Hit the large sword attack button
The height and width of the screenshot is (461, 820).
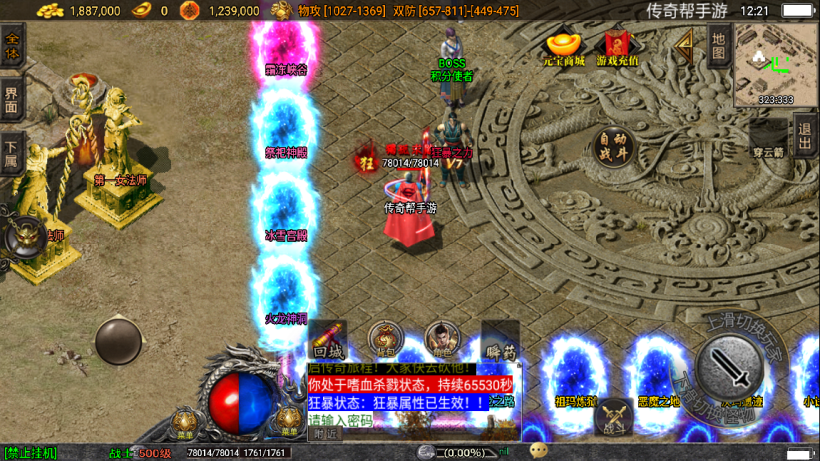(730, 368)
